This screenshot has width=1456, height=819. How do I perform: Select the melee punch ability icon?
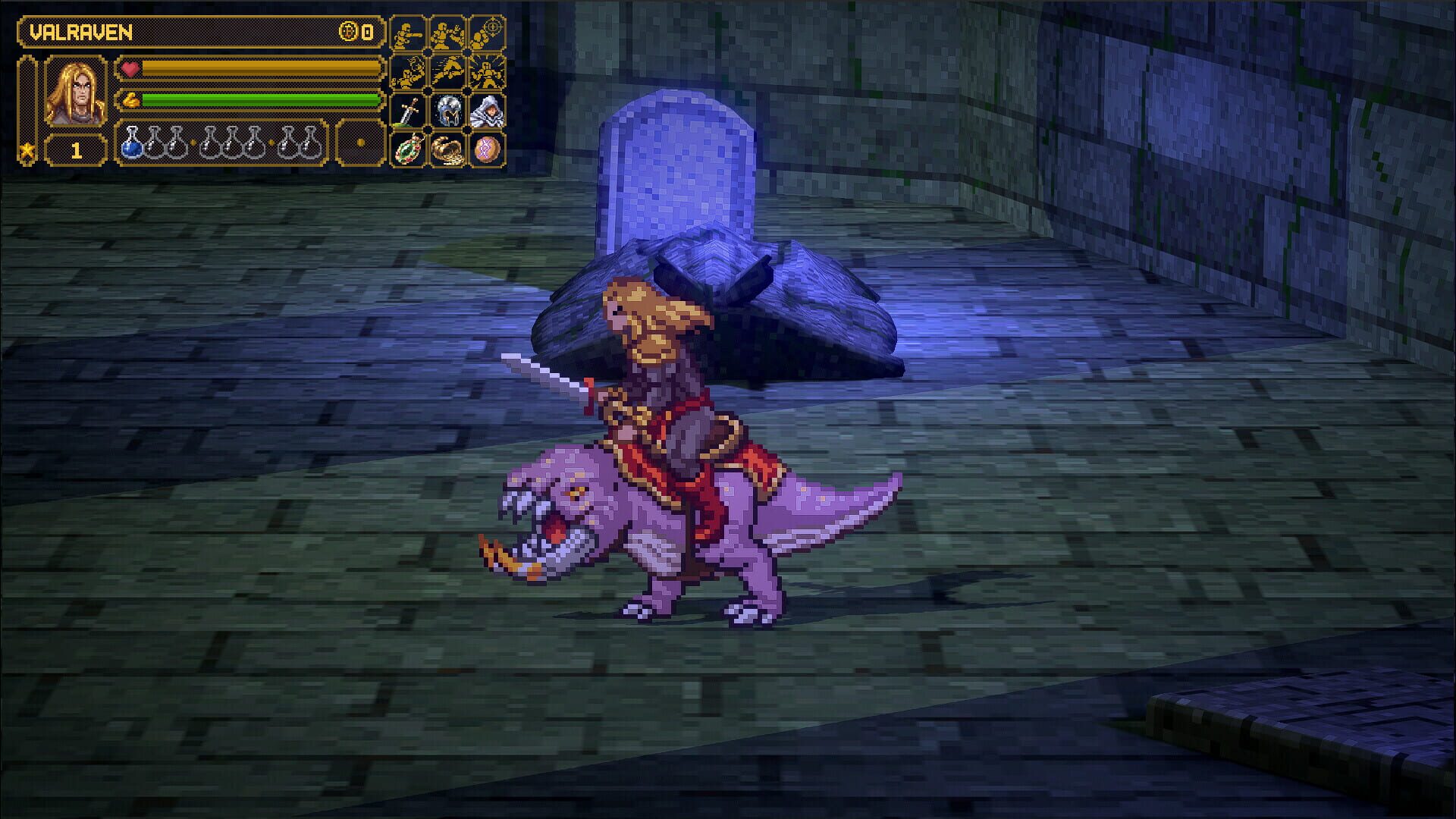[x=407, y=32]
